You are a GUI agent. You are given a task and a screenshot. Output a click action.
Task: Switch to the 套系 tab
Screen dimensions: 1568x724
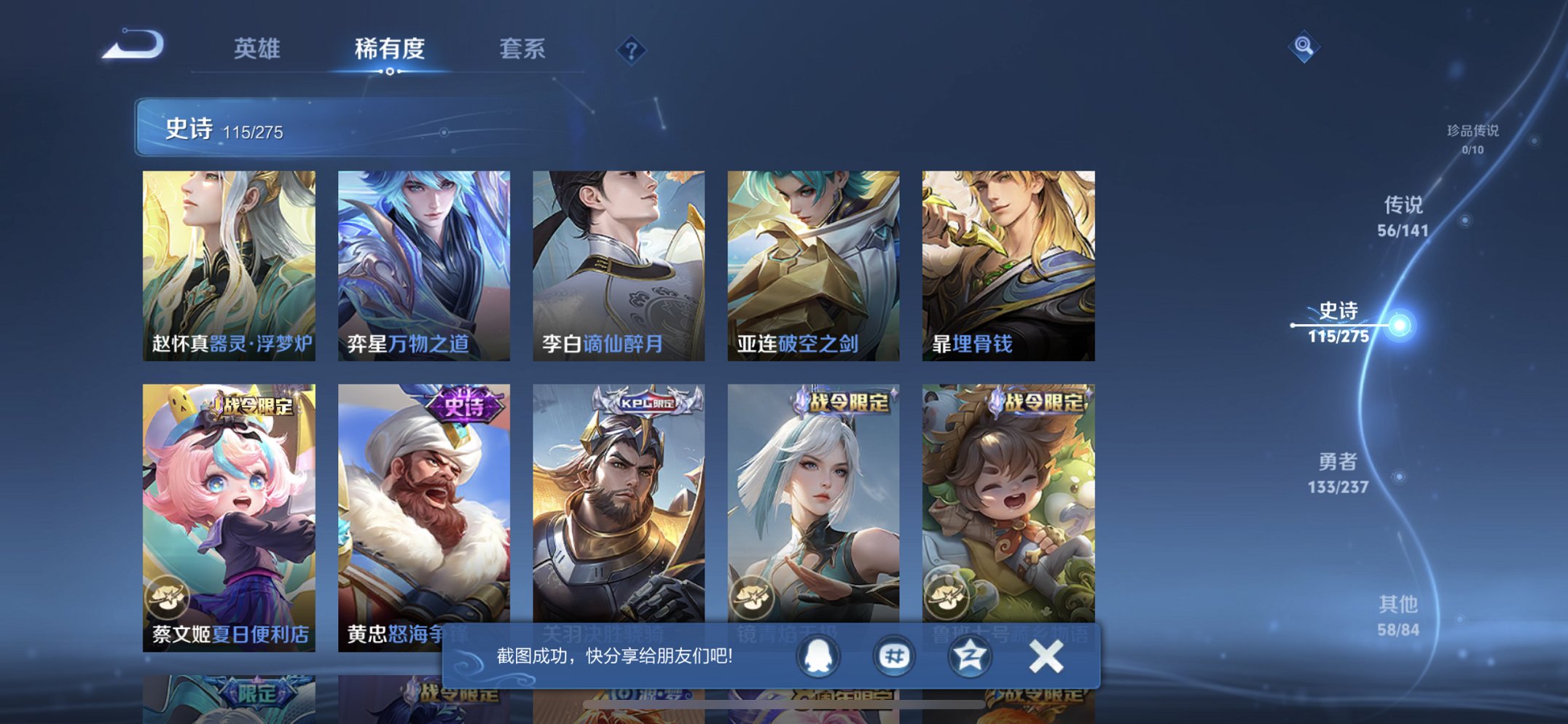[x=523, y=50]
